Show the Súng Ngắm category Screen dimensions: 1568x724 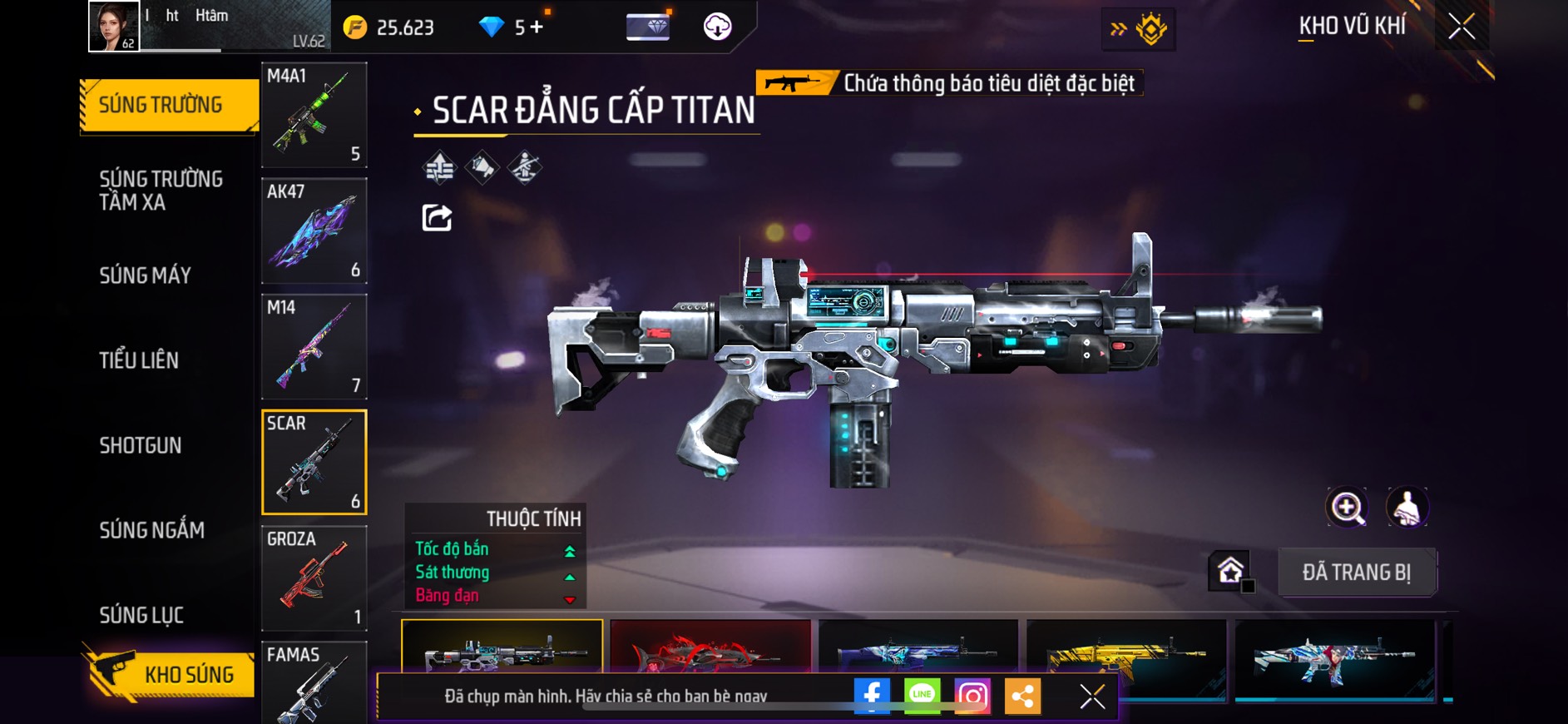coord(151,530)
